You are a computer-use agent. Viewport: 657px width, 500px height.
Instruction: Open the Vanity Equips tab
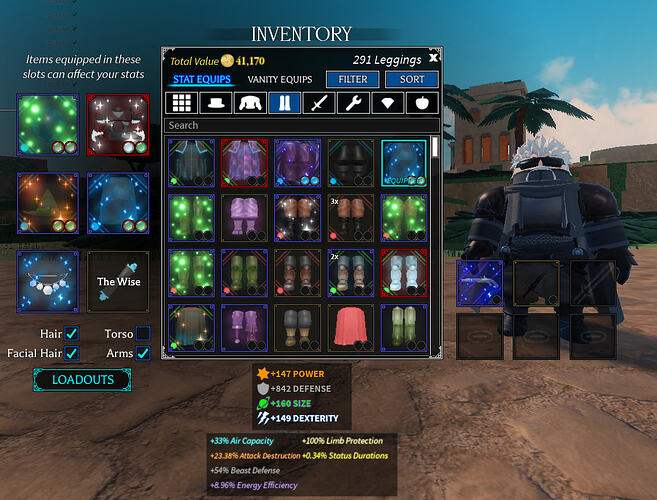(x=279, y=79)
